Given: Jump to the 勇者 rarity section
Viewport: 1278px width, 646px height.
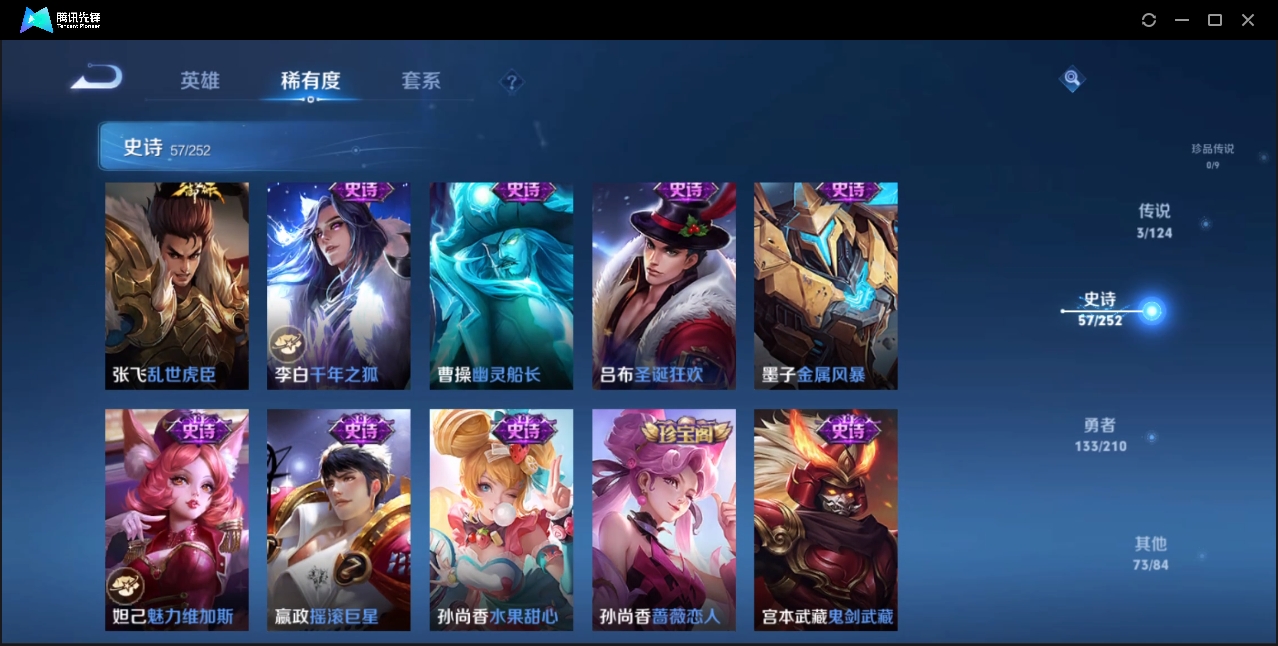Looking at the screenshot, I should pyautogui.click(x=1100, y=435).
